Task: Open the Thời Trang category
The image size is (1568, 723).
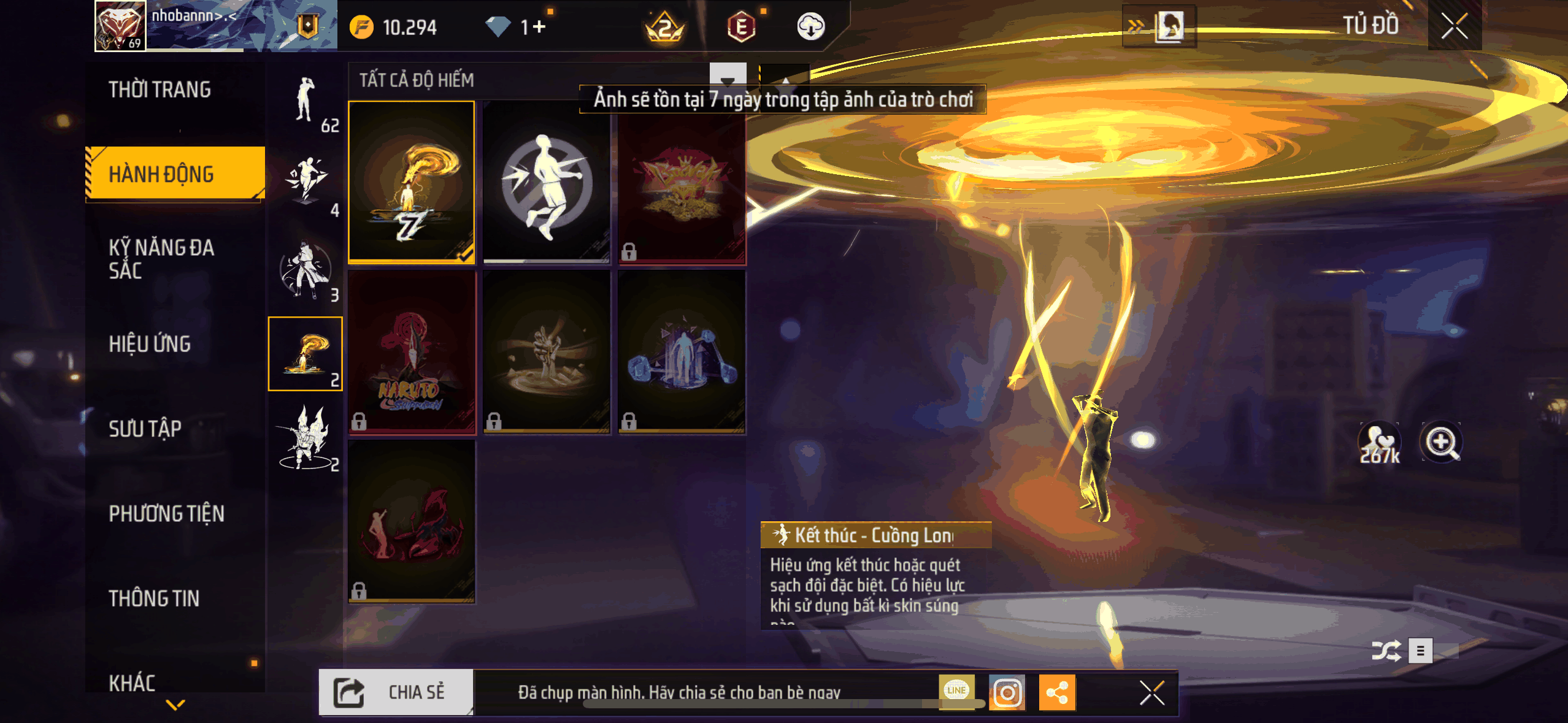Action: [159, 90]
